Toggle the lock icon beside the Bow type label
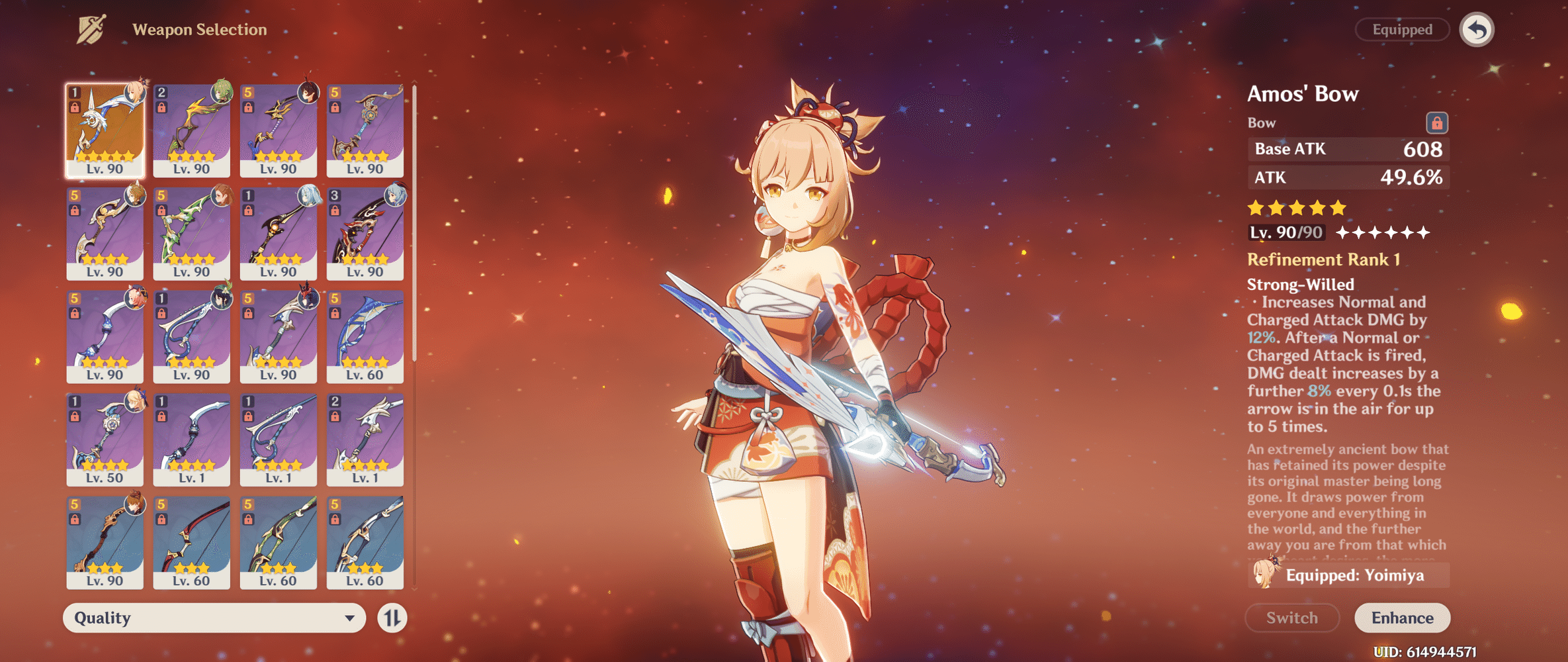The width and height of the screenshot is (1568, 662). click(1436, 122)
